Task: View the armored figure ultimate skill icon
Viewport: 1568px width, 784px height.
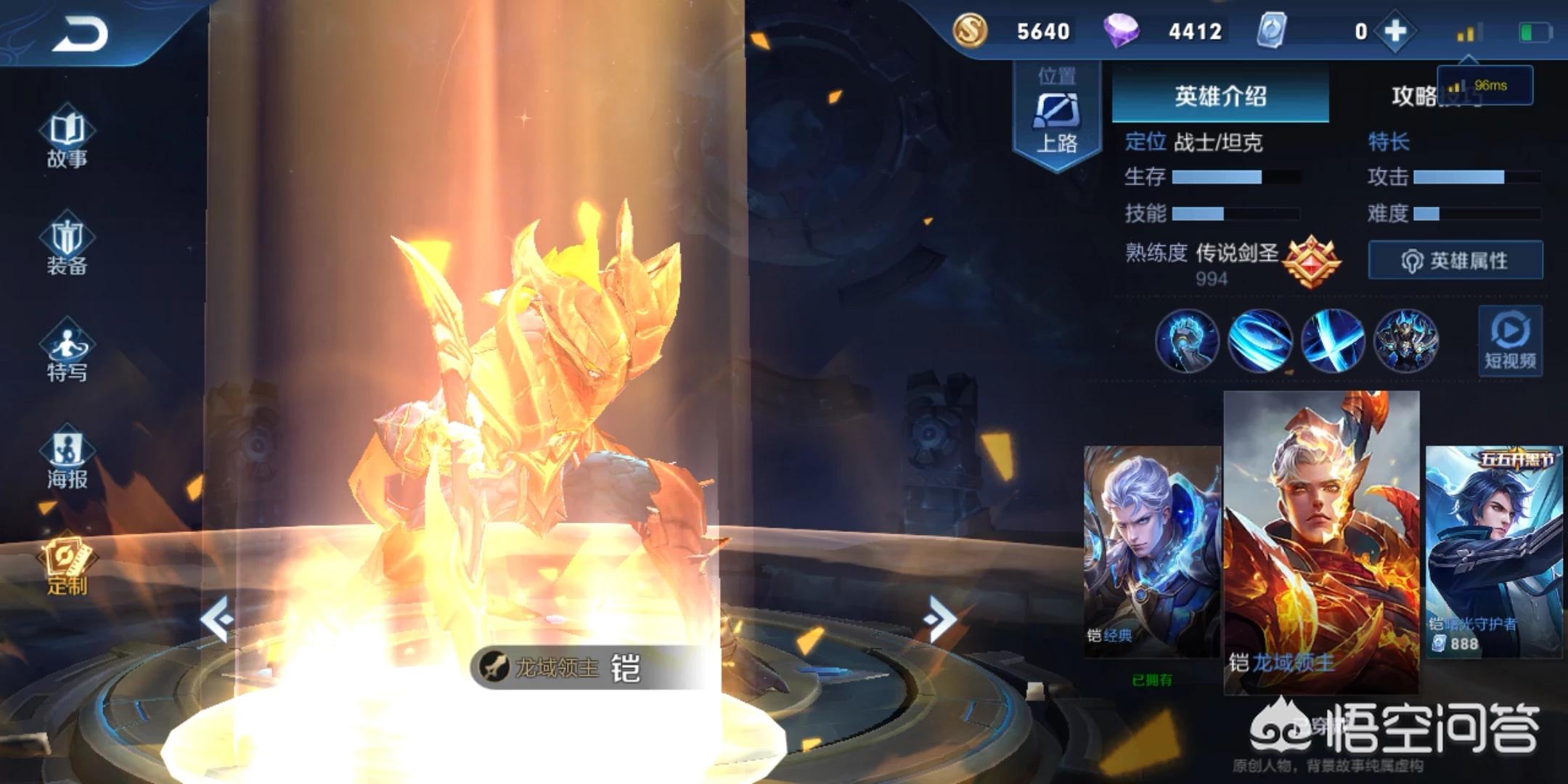Action: [1406, 340]
